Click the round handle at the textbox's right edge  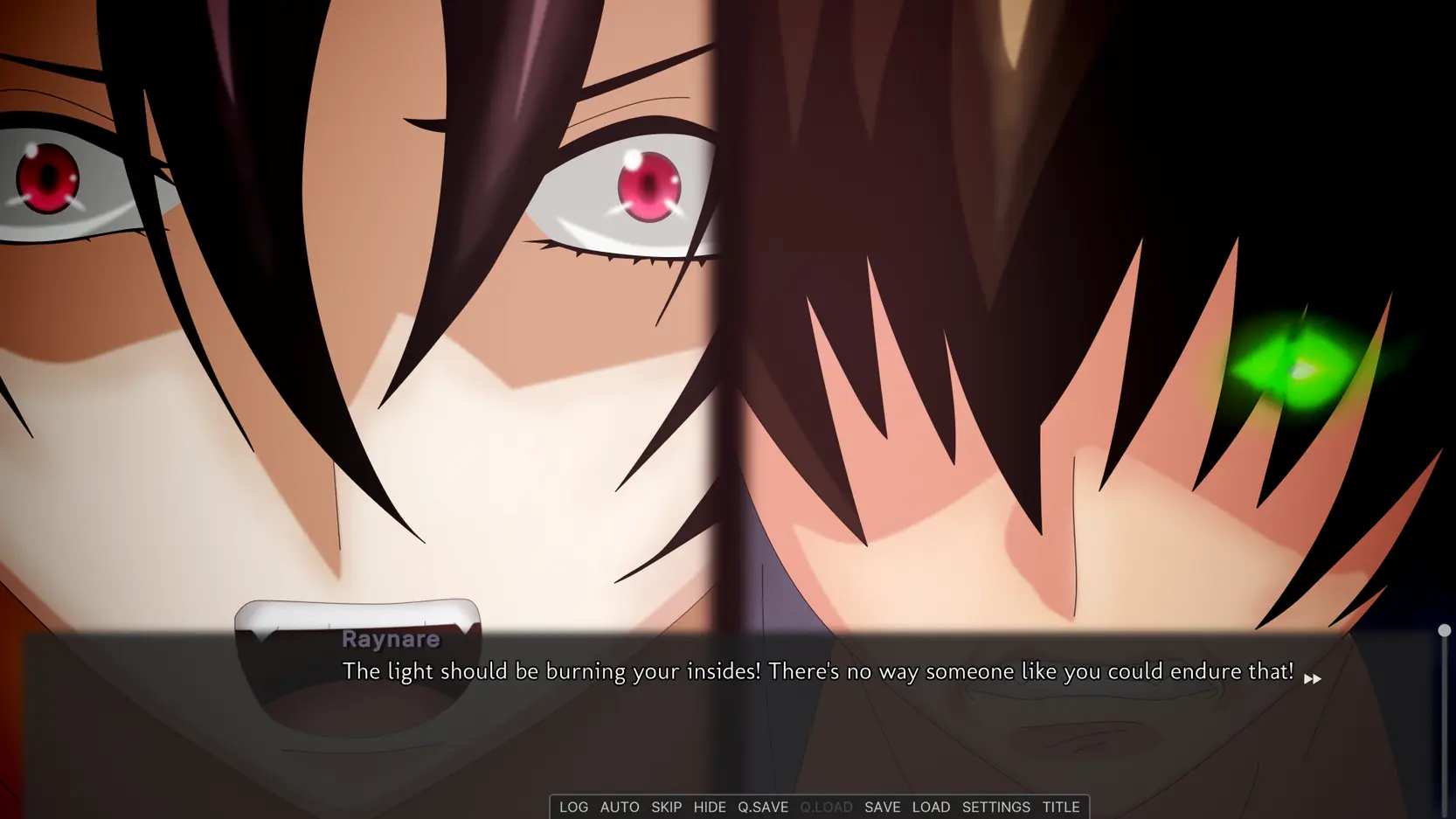click(x=1444, y=630)
